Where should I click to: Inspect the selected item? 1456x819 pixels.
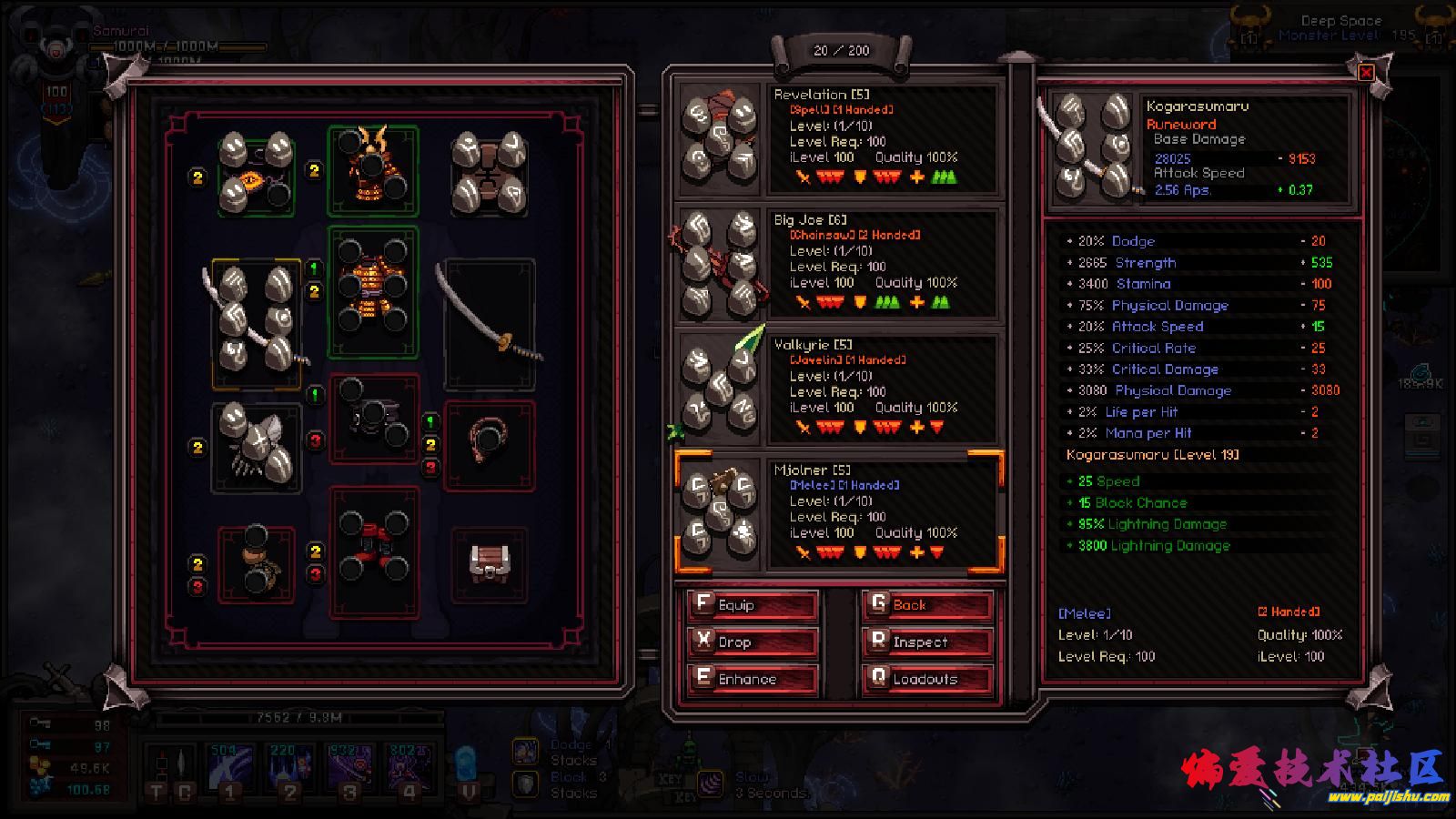coord(926,642)
